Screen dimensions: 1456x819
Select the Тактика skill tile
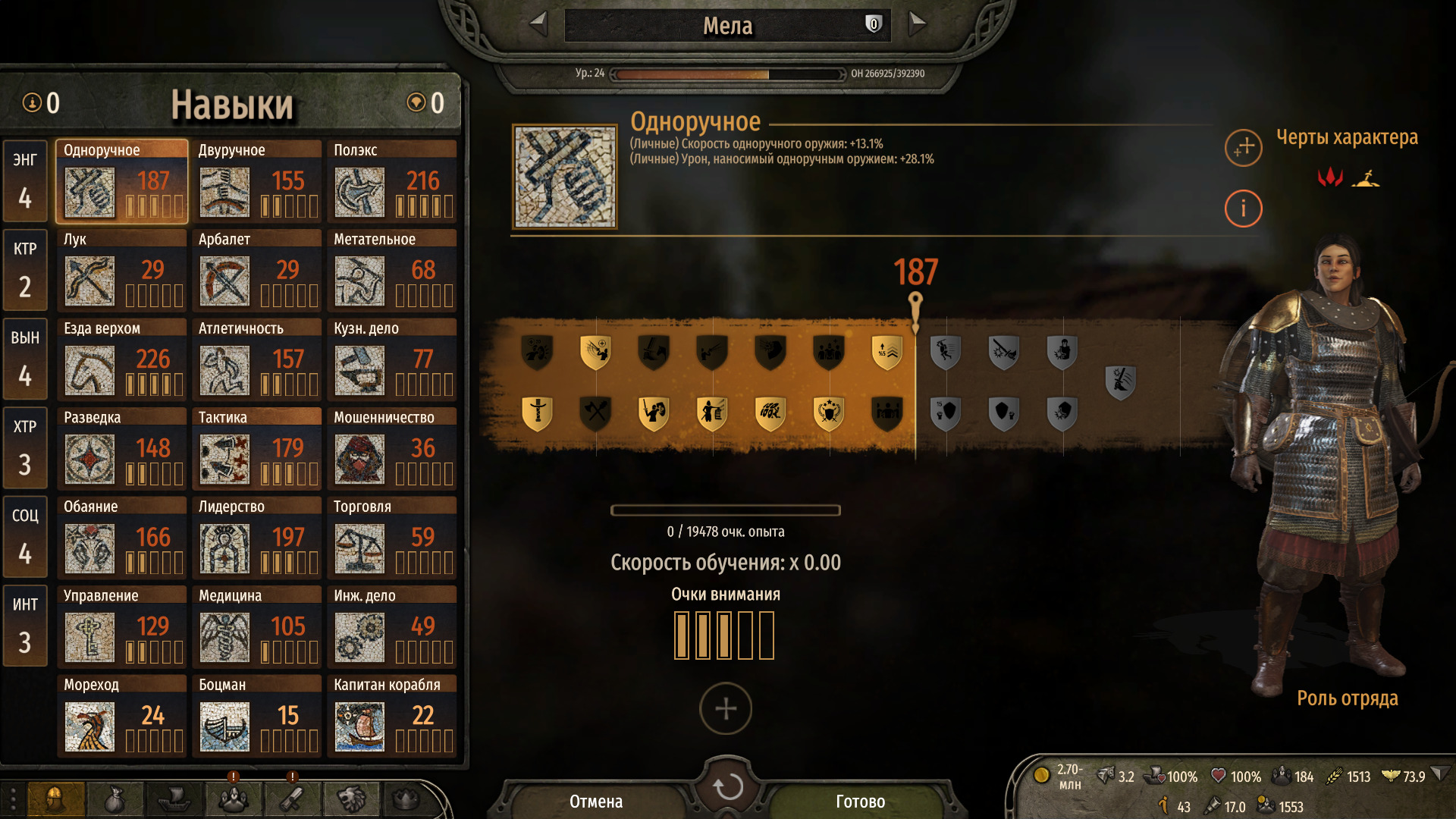[x=256, y=449]
